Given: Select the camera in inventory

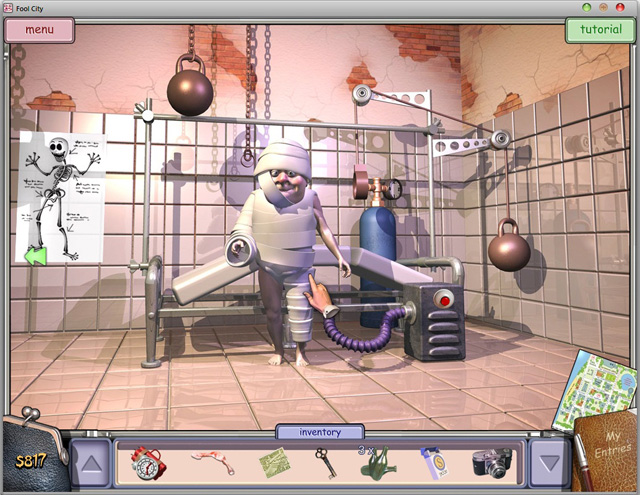Looking at the screenshot, I should 492,463.
